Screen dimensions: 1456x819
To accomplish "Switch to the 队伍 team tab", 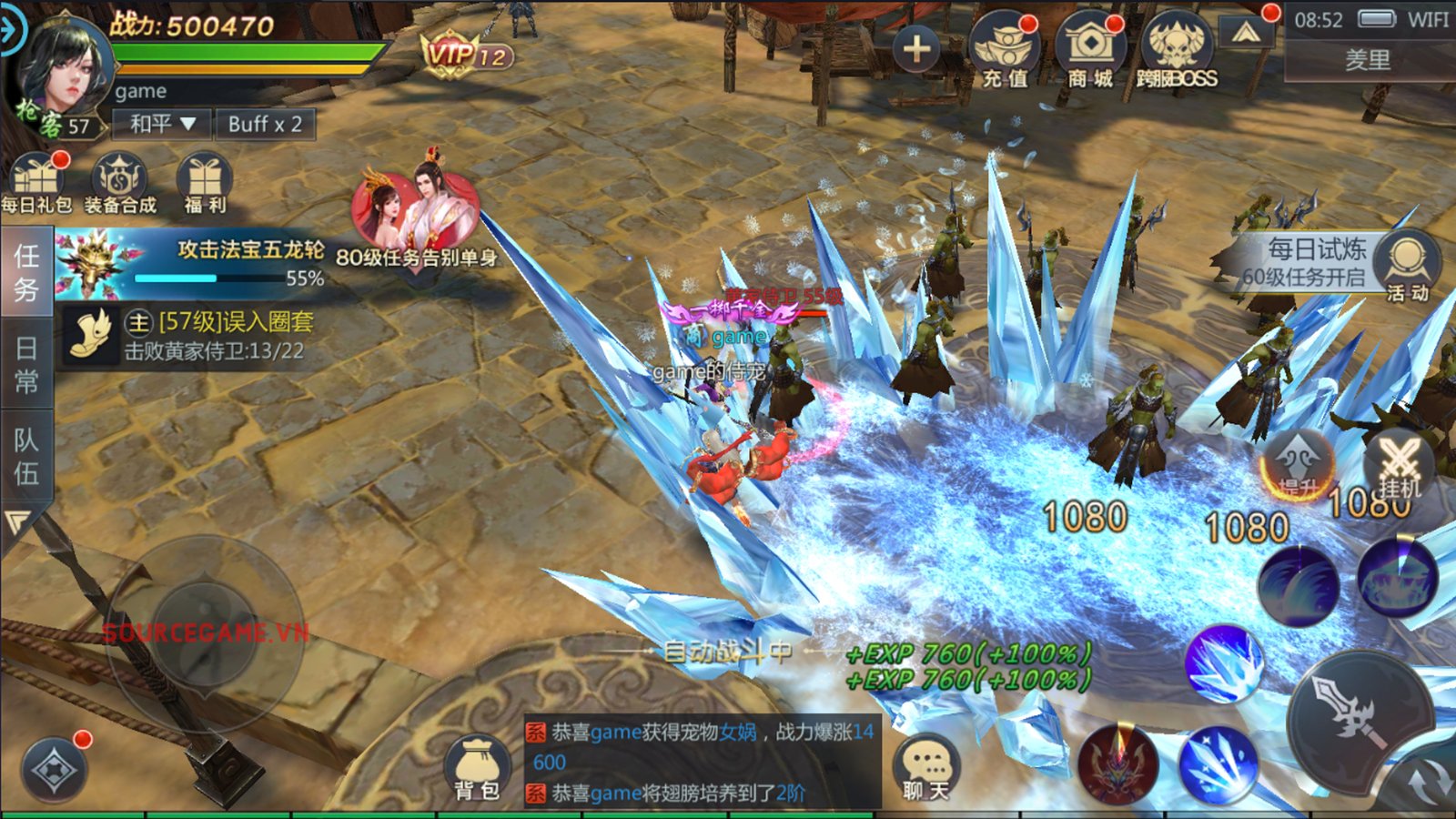I will pos(25,456).
